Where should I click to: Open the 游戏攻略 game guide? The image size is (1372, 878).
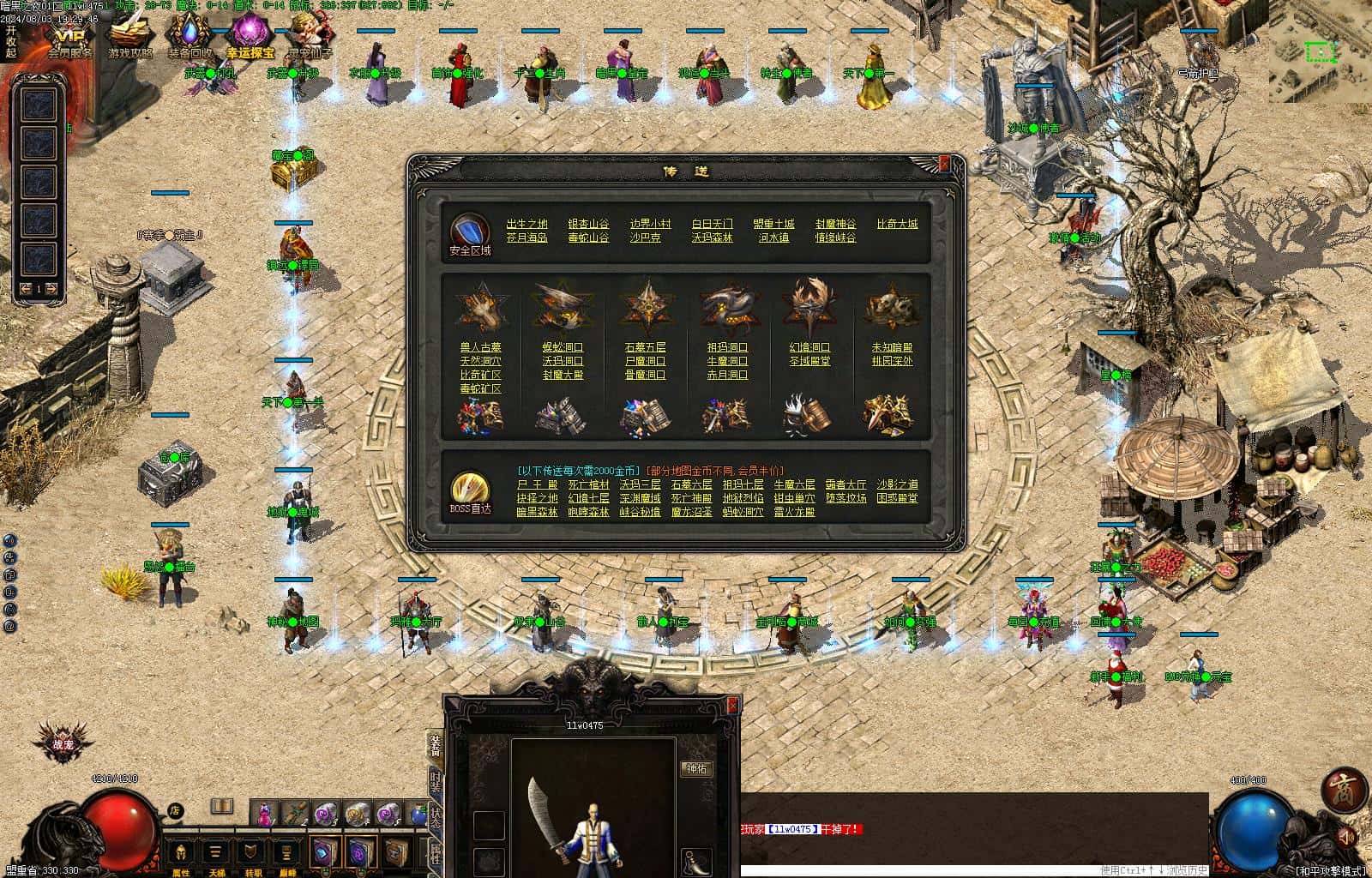click(x=130, y=39)
